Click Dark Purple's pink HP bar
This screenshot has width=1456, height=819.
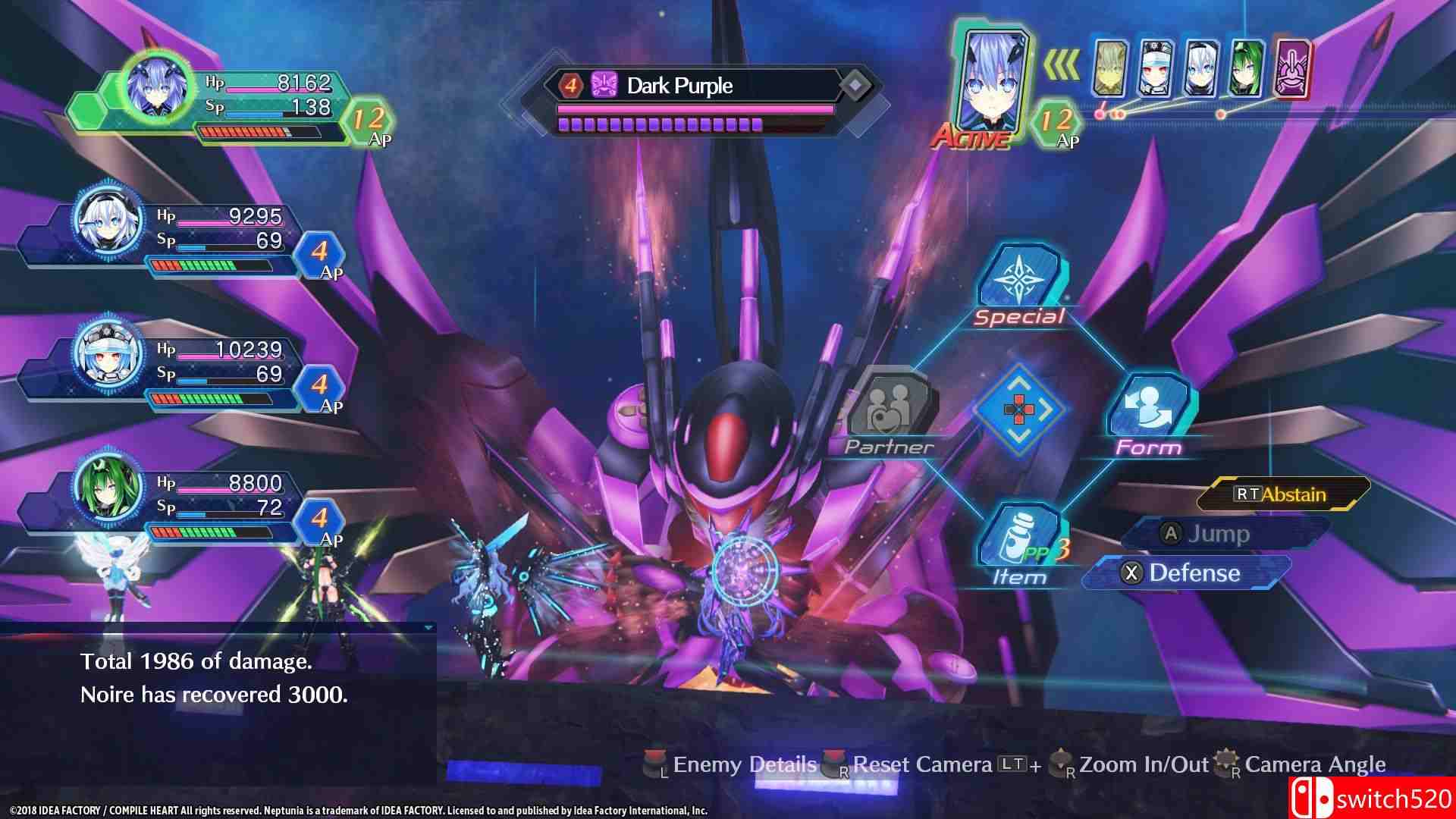point(686,108)
